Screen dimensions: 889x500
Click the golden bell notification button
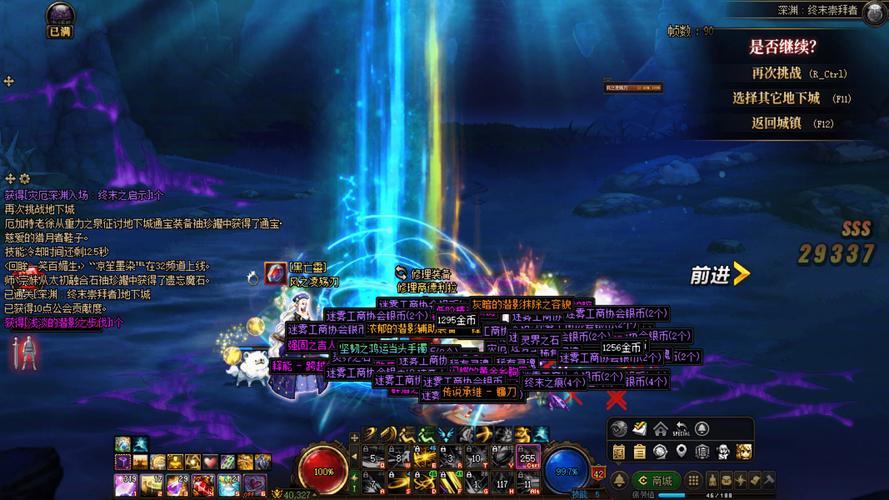[x=619, y=481]
